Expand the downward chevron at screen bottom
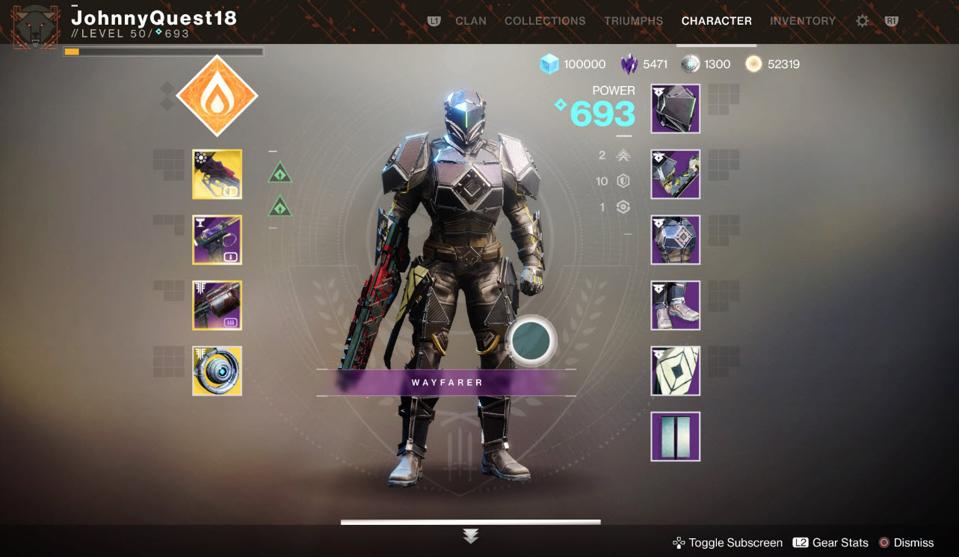Viewport: 959px width, 557px height. coord(471,537)
